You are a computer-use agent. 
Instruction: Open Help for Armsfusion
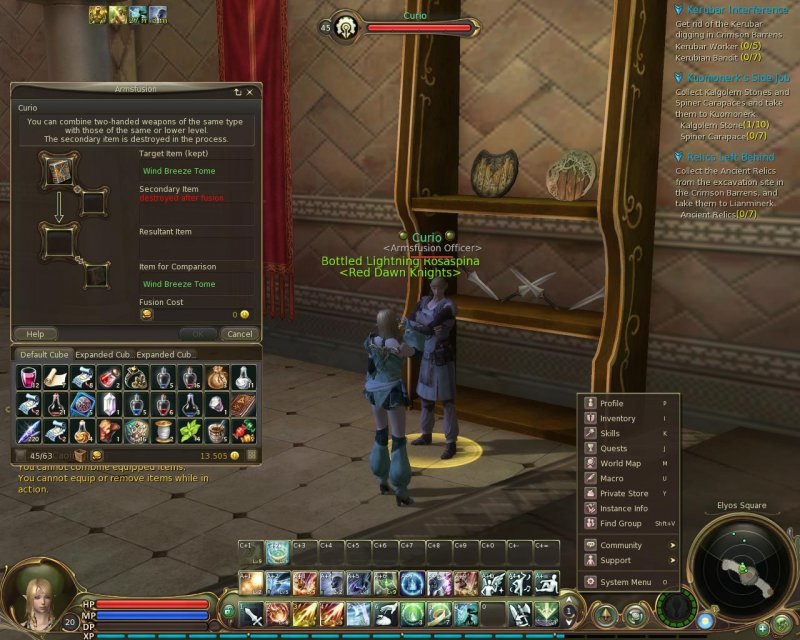click(35, 334)
